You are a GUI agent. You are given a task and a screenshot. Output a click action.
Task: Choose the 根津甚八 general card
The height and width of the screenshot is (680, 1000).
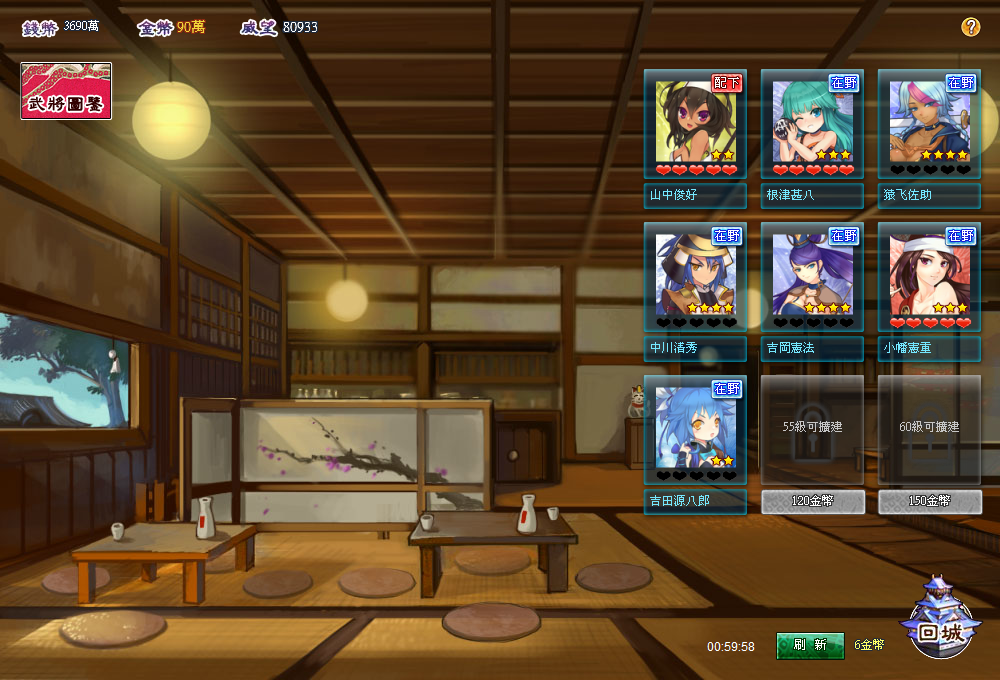(812, 125)
